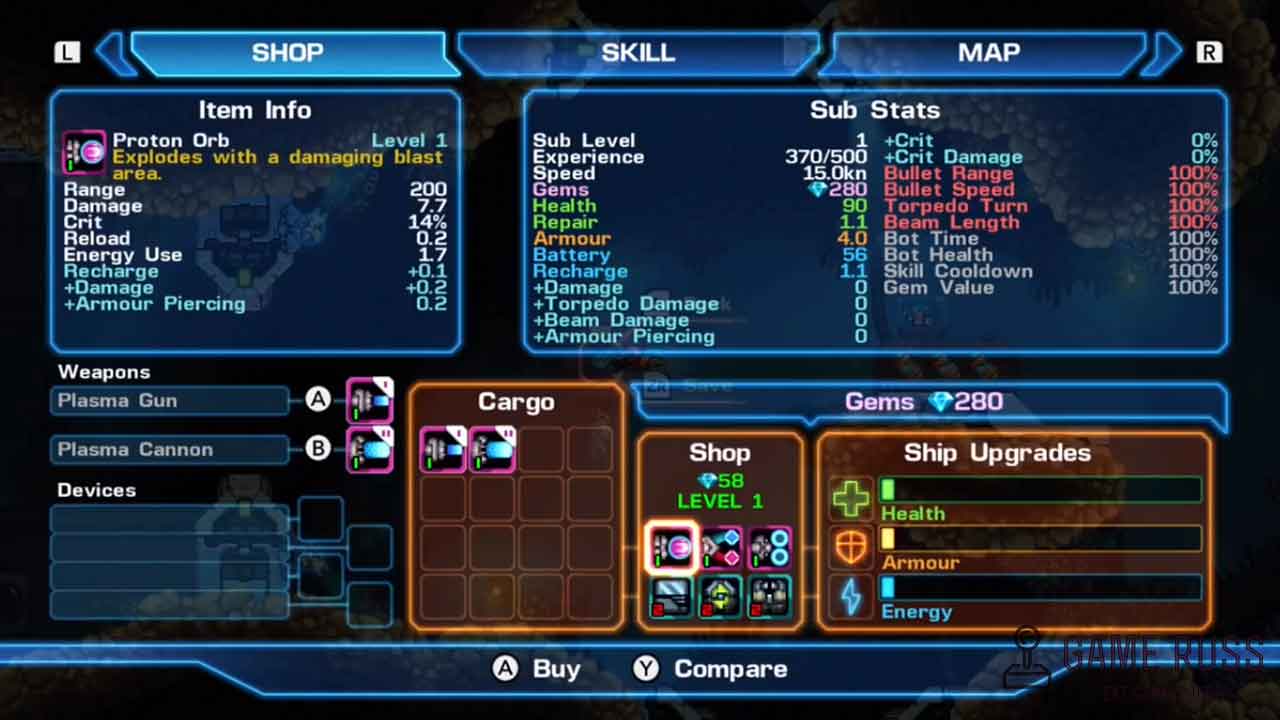This screenshot has height=720, width=1280.
Task: Select the SHOP tab
Action: click(287, 53)
